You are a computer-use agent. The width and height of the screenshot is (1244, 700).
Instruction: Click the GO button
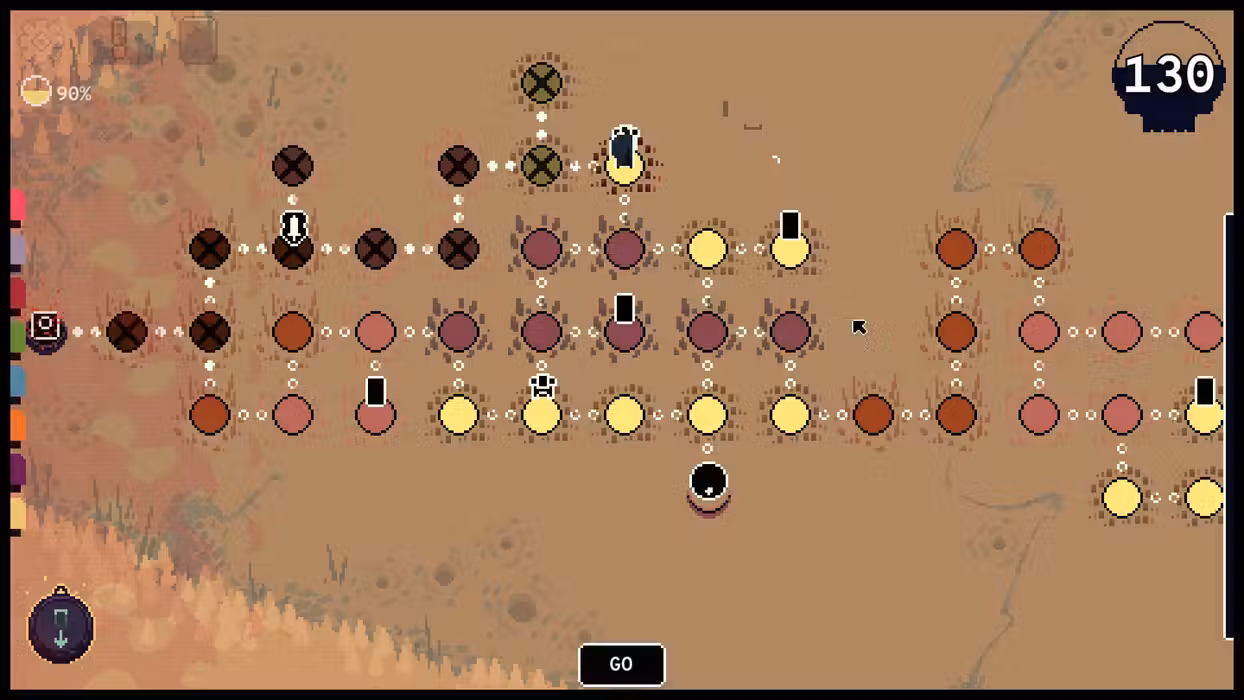tap(621, 665)
